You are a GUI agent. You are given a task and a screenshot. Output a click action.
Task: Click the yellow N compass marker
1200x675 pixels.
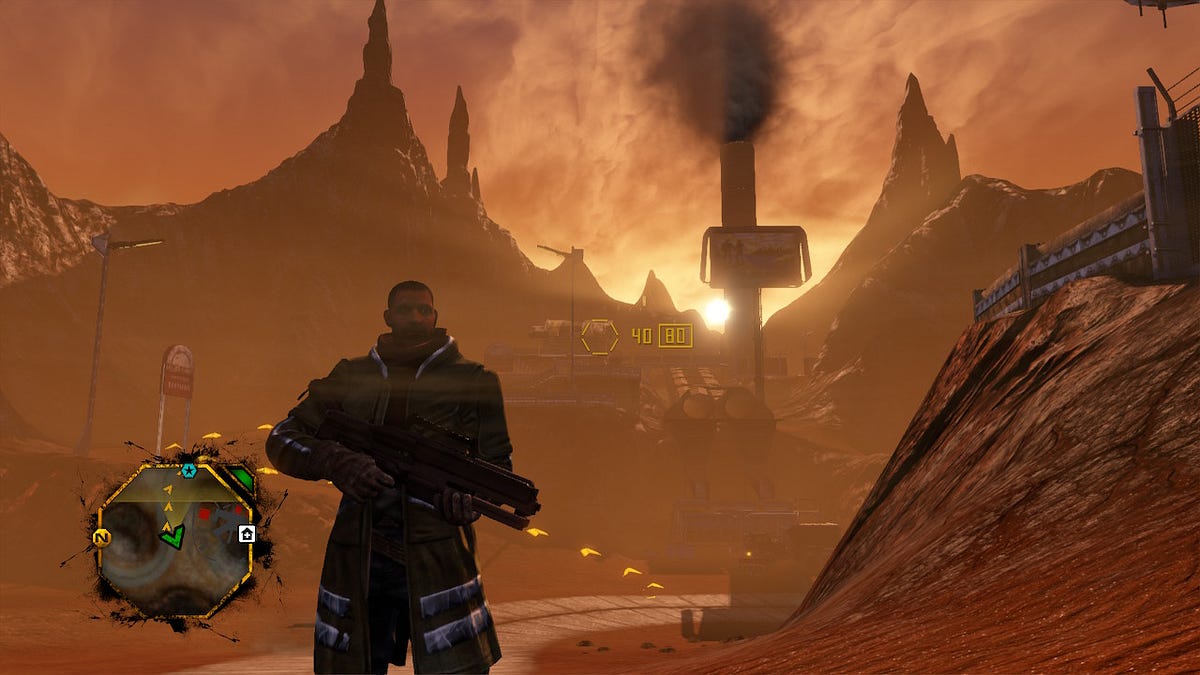[x=101, y=538]
